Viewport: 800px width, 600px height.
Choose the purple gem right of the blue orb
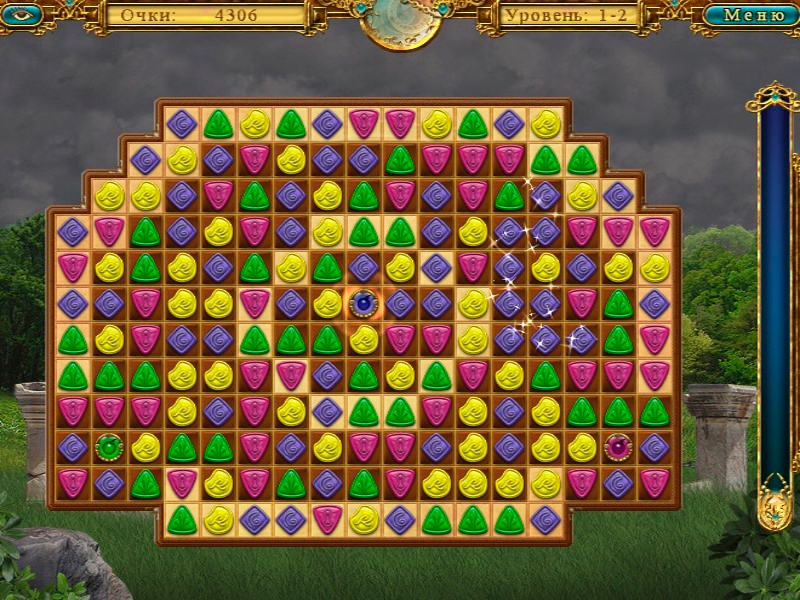point(399,302)
